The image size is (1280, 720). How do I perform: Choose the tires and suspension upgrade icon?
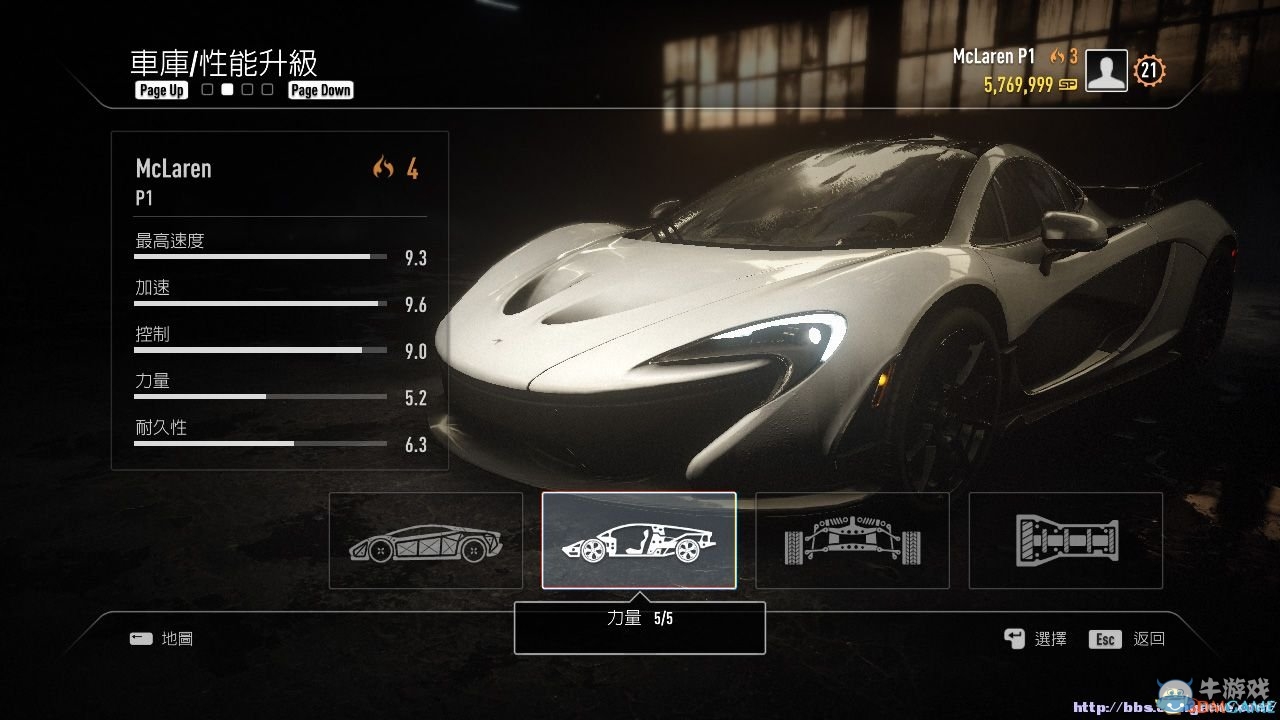click(852, 540)
